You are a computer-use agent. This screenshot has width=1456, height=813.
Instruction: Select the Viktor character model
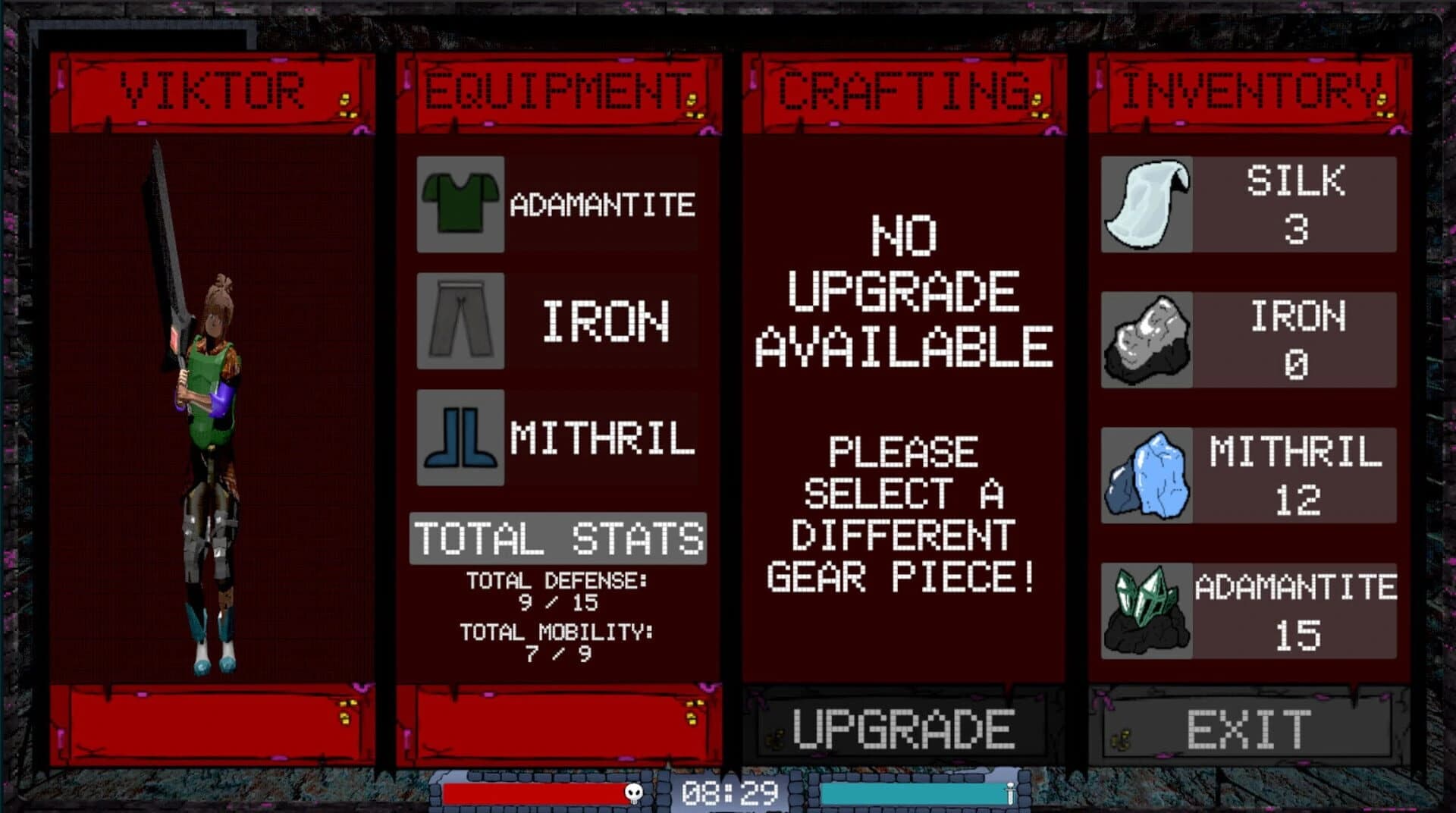coord(212,417)
